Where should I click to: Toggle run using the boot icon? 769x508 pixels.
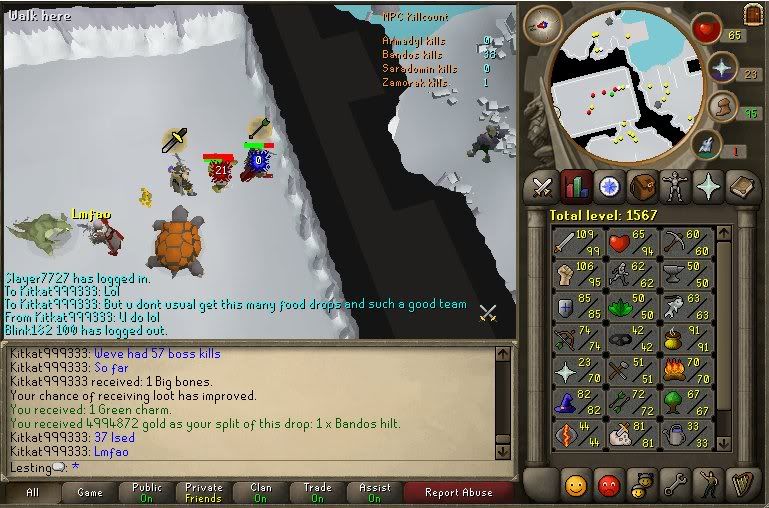[720, 107]
